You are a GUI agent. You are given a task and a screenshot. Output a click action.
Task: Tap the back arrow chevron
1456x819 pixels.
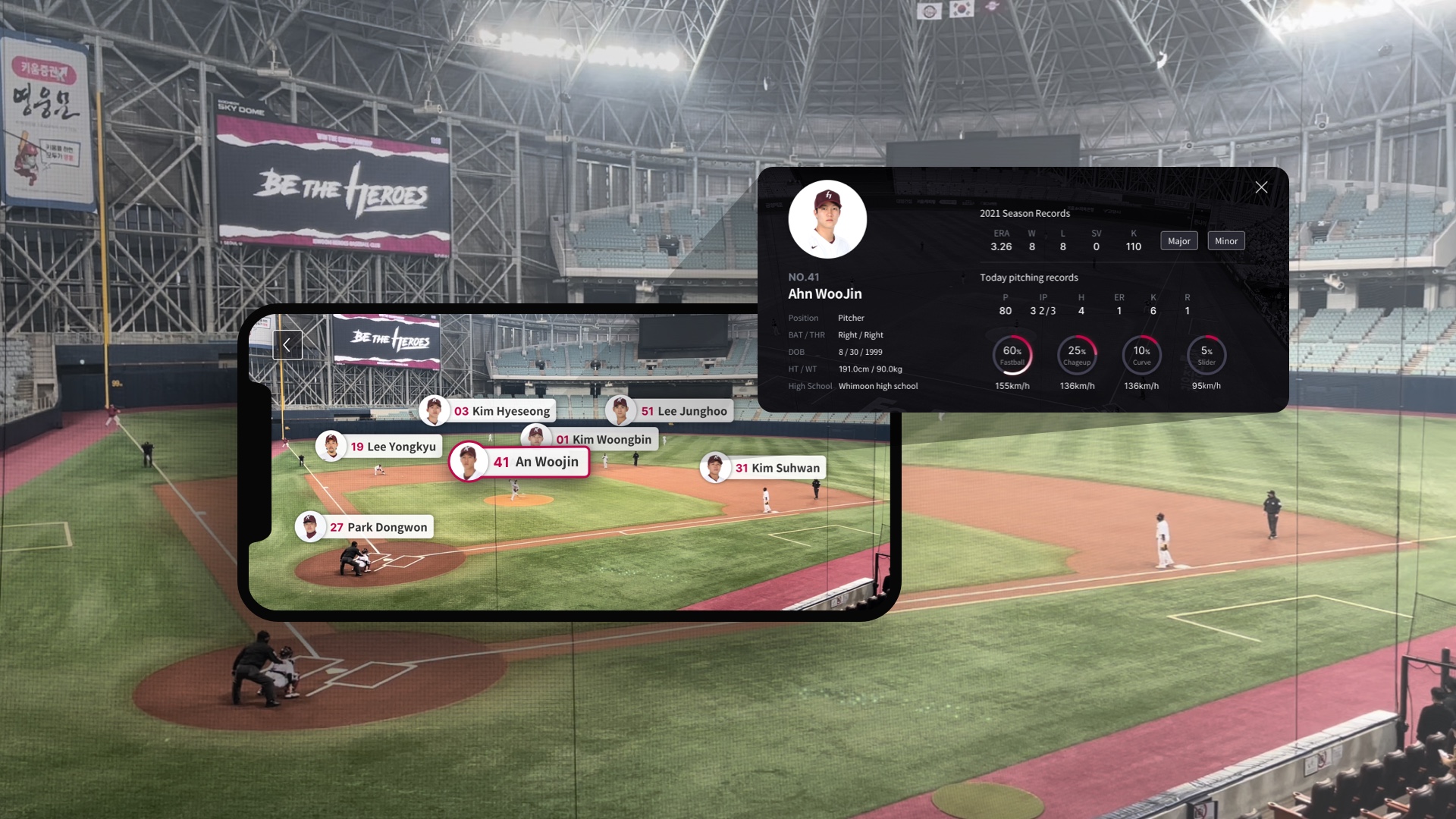coord(287,344)
